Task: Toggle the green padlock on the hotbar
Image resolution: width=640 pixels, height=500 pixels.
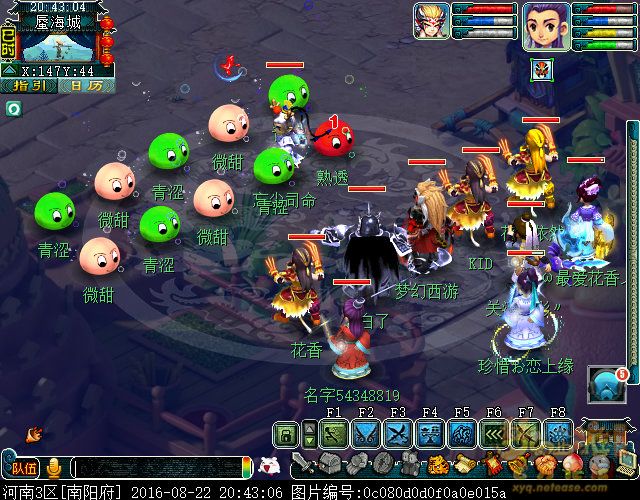Action: click(x=286, y=434)
